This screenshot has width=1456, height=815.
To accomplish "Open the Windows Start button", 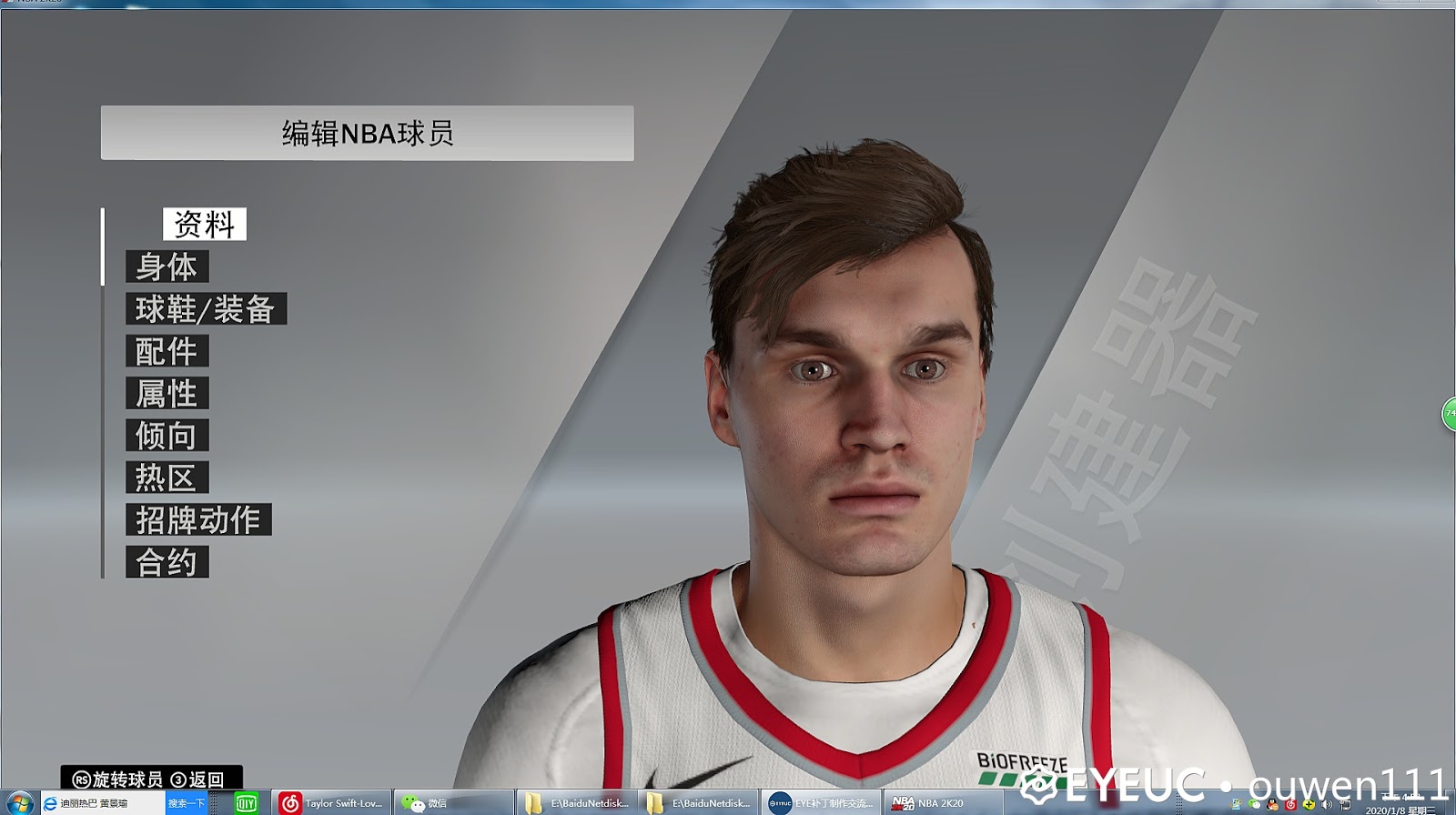I will (19, 803).
